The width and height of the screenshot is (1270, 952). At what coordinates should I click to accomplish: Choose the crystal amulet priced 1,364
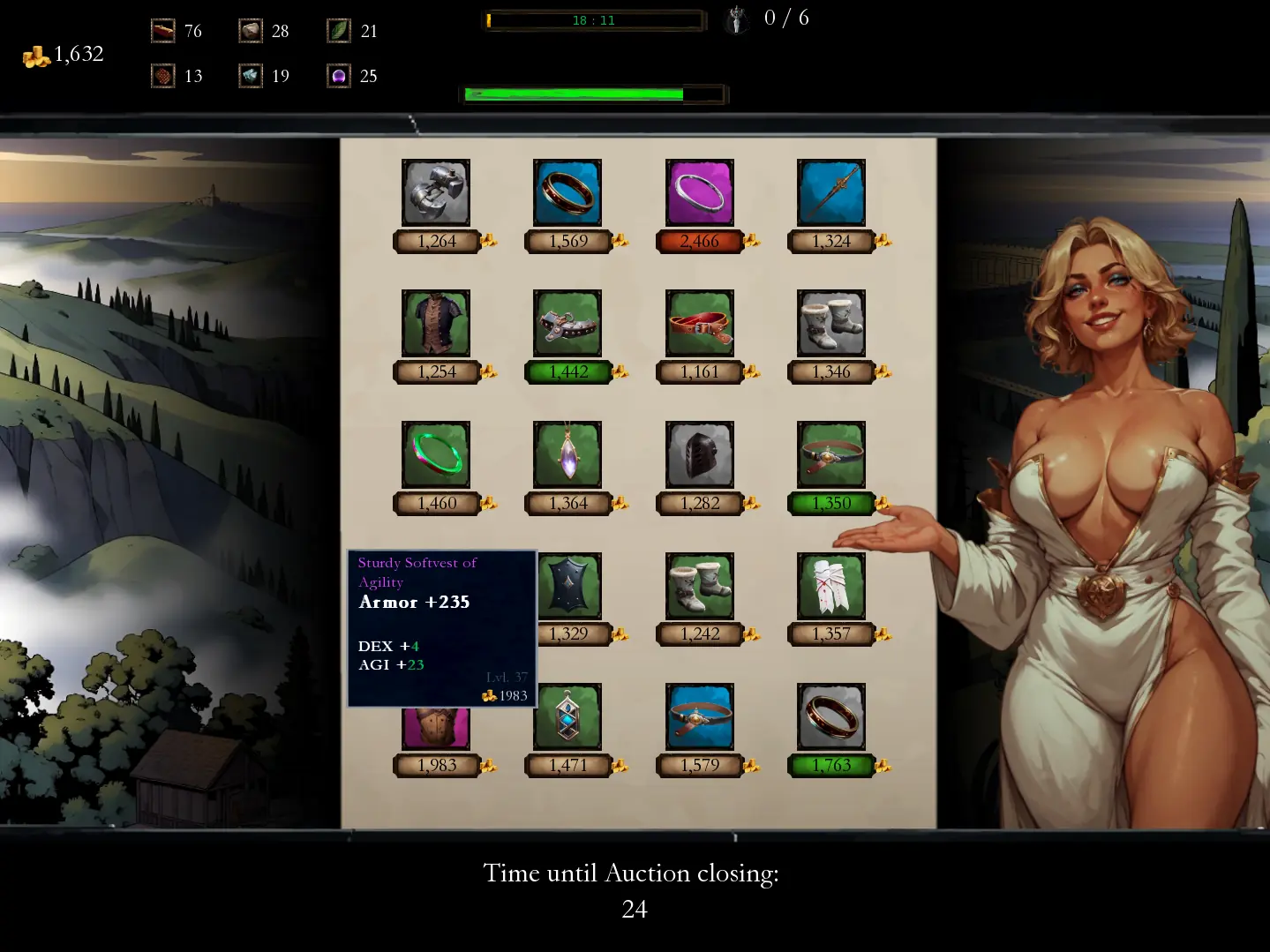[x=567, y=454]
